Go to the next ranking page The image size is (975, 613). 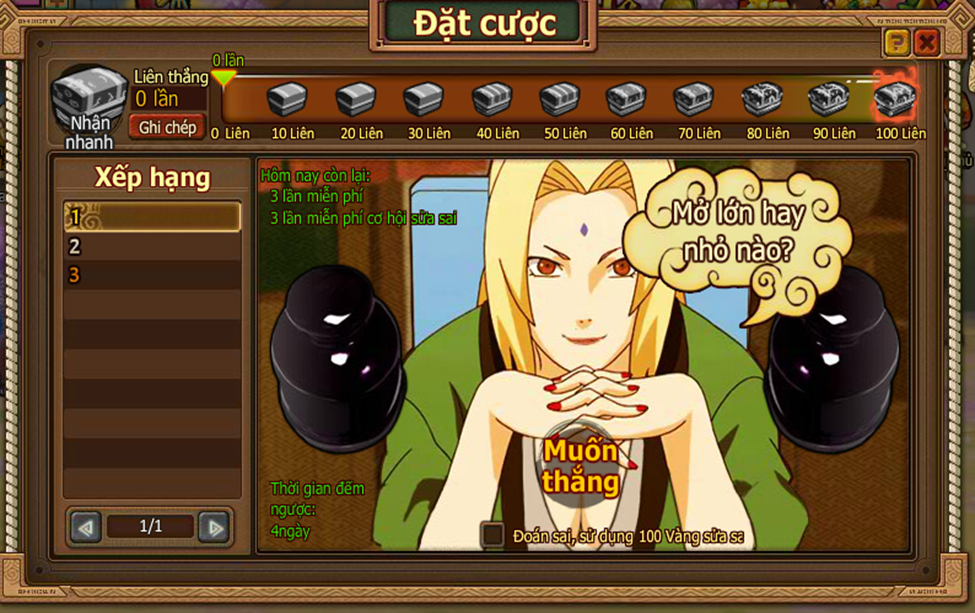pos(213,526)
